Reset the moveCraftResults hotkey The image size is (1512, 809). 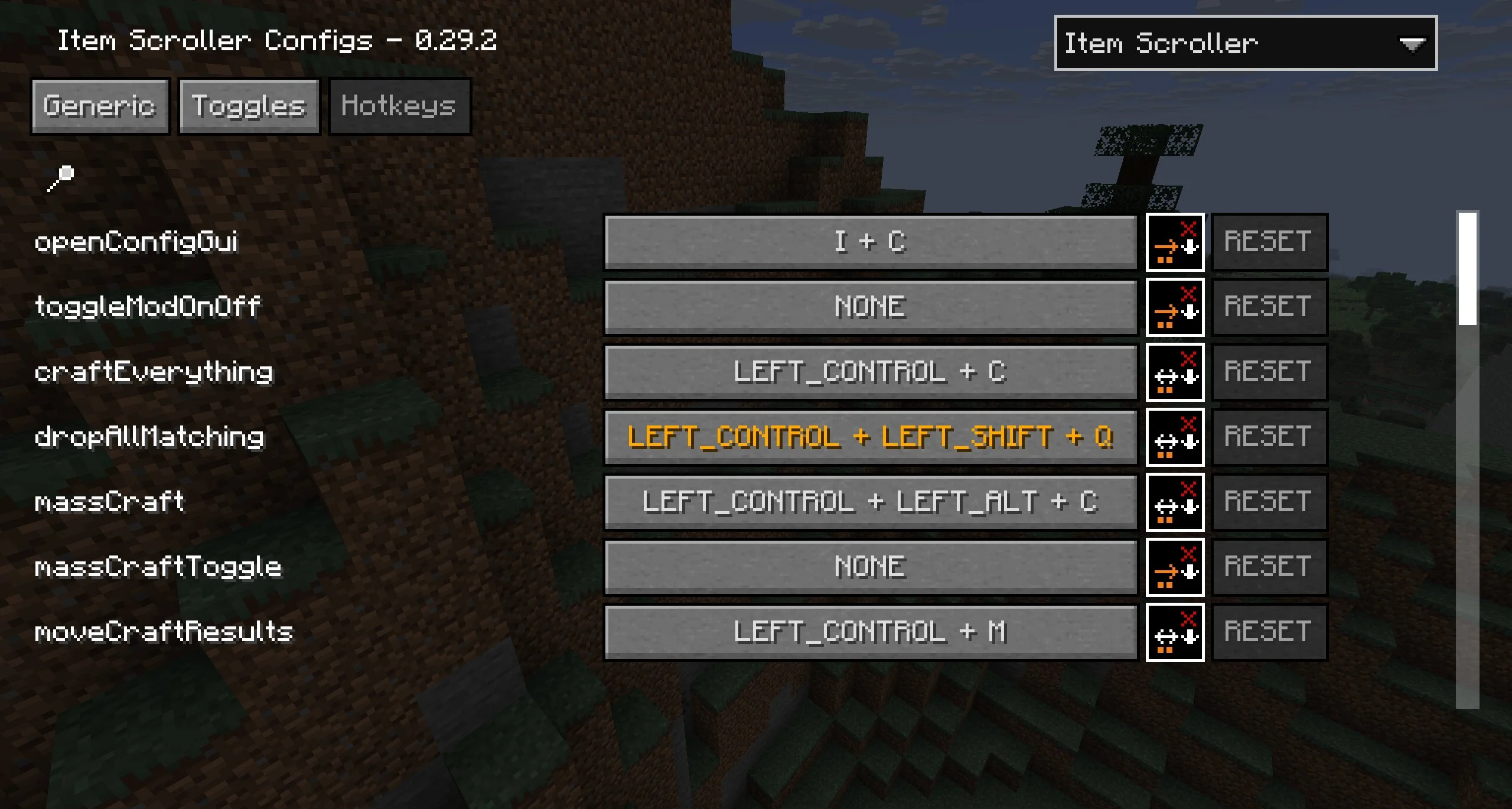click(x=1269, y=632)
